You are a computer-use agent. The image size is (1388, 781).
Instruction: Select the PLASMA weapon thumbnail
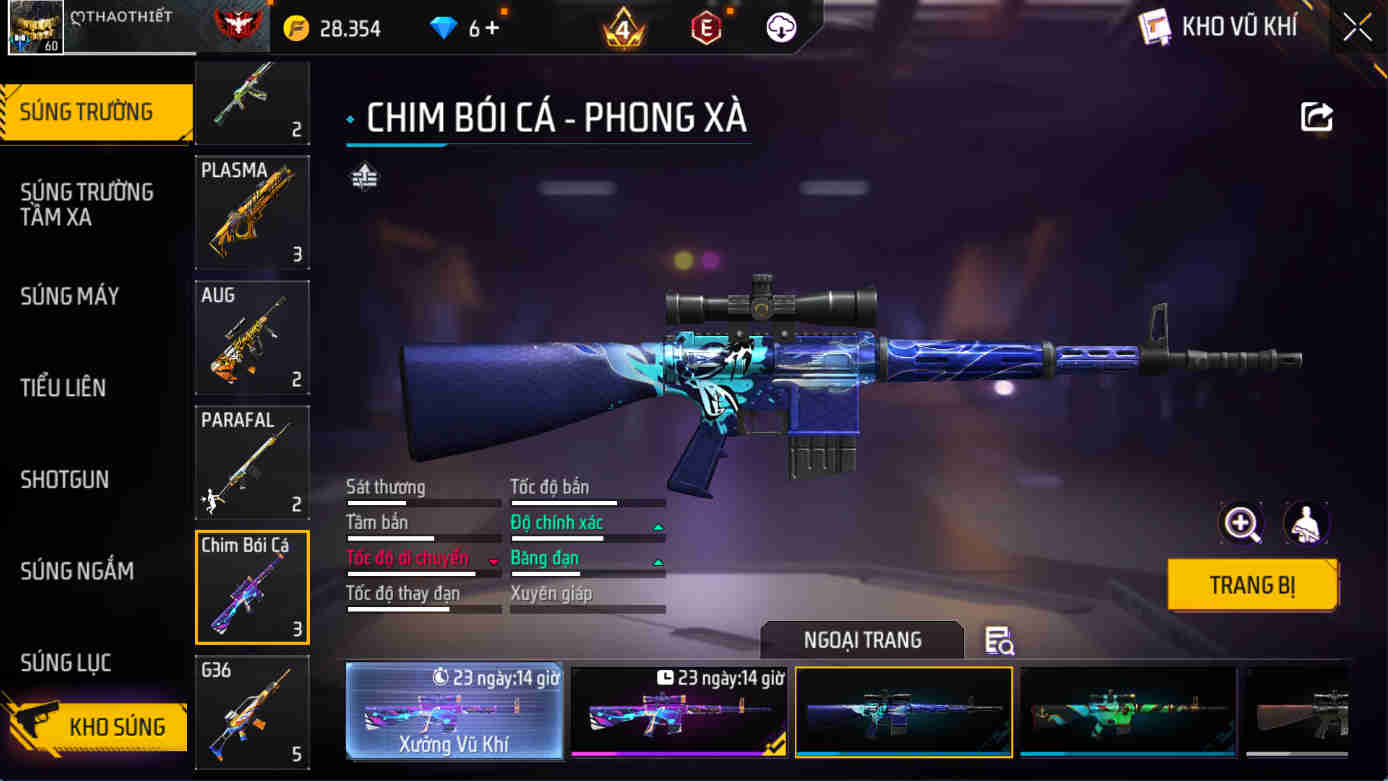pyautogui.click(x=252, y=213)
